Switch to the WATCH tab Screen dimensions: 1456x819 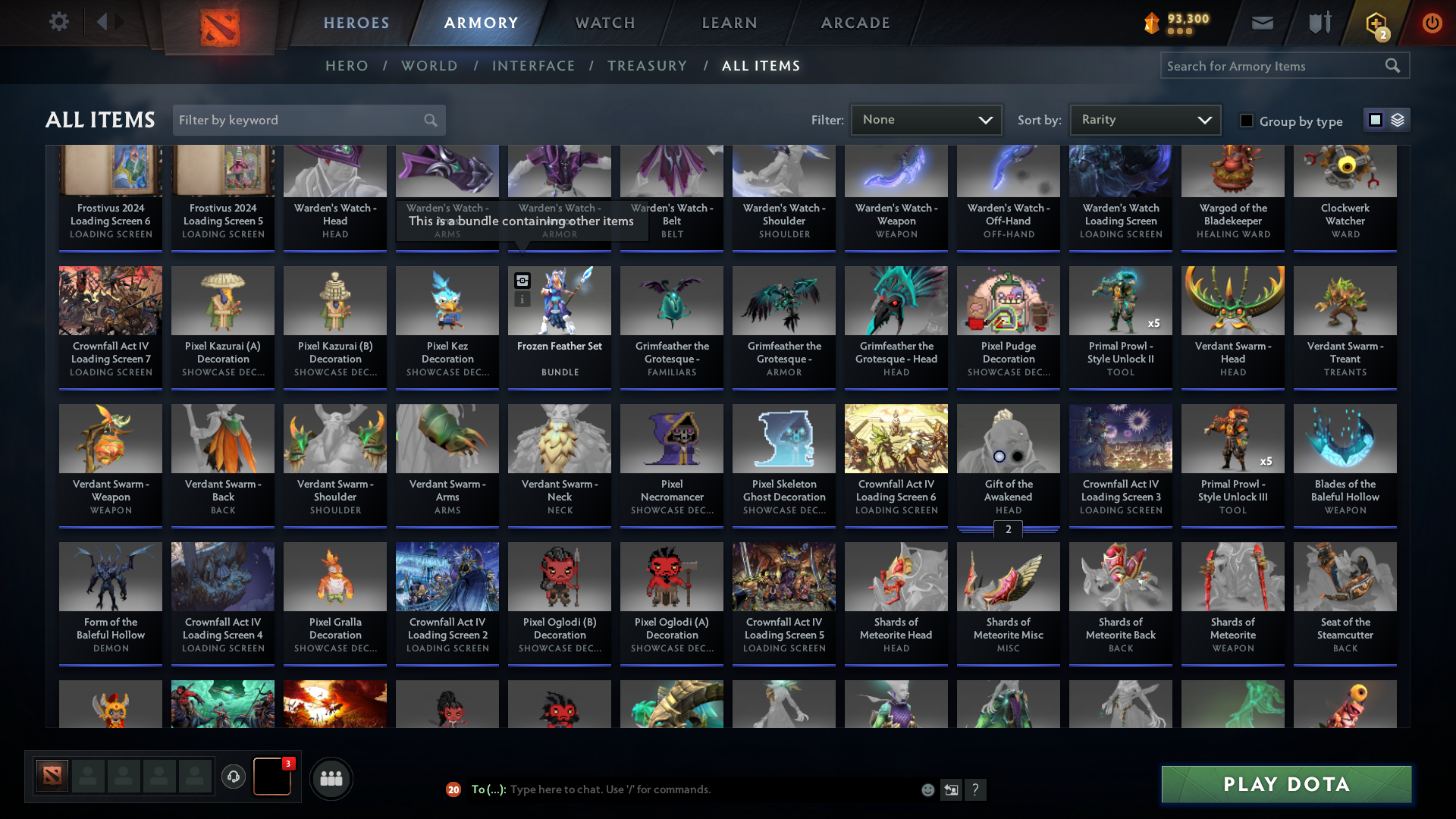coord(604,23)
